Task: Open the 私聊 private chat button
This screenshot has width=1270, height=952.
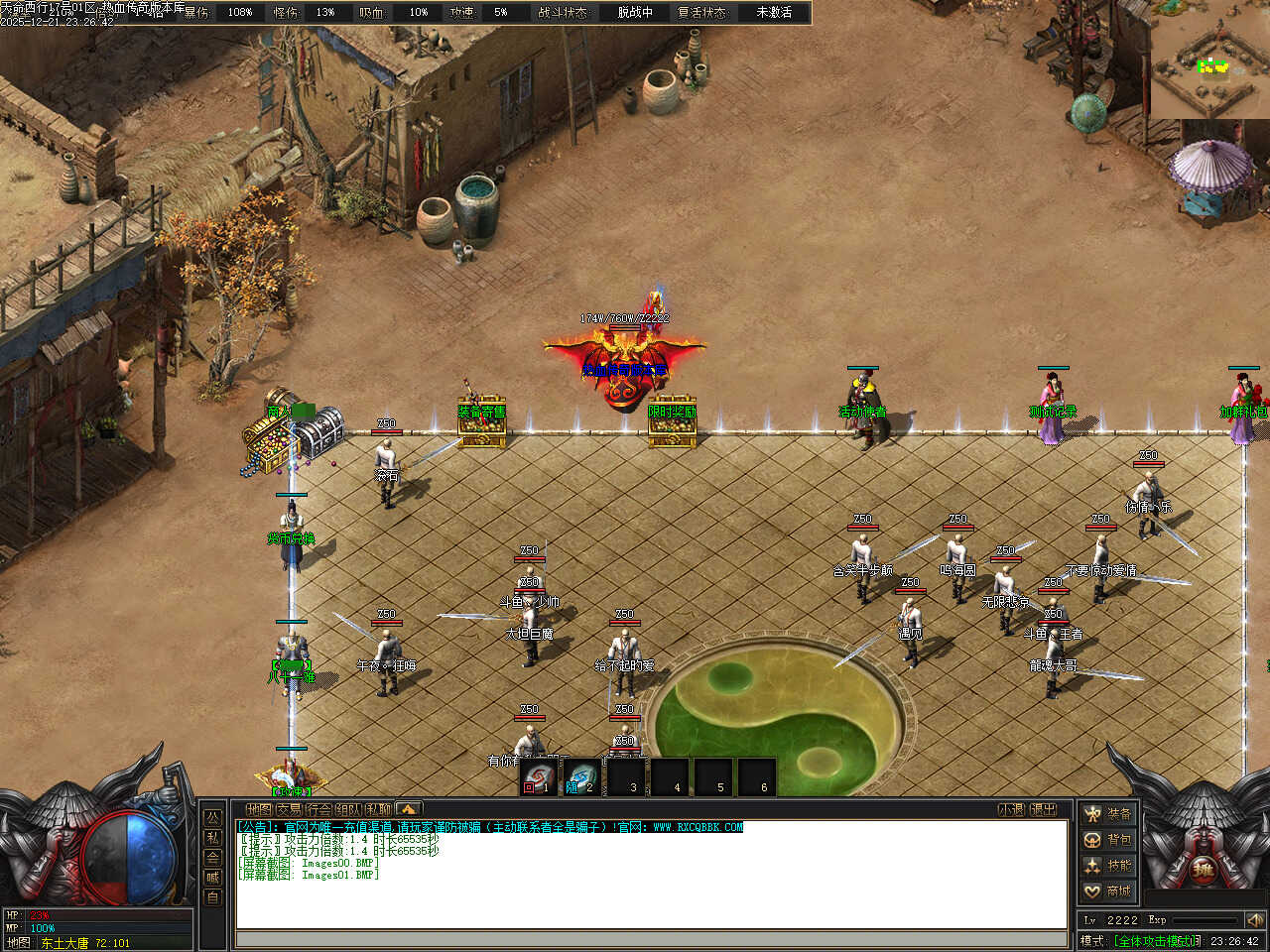Action: click(x=378, y=809)
